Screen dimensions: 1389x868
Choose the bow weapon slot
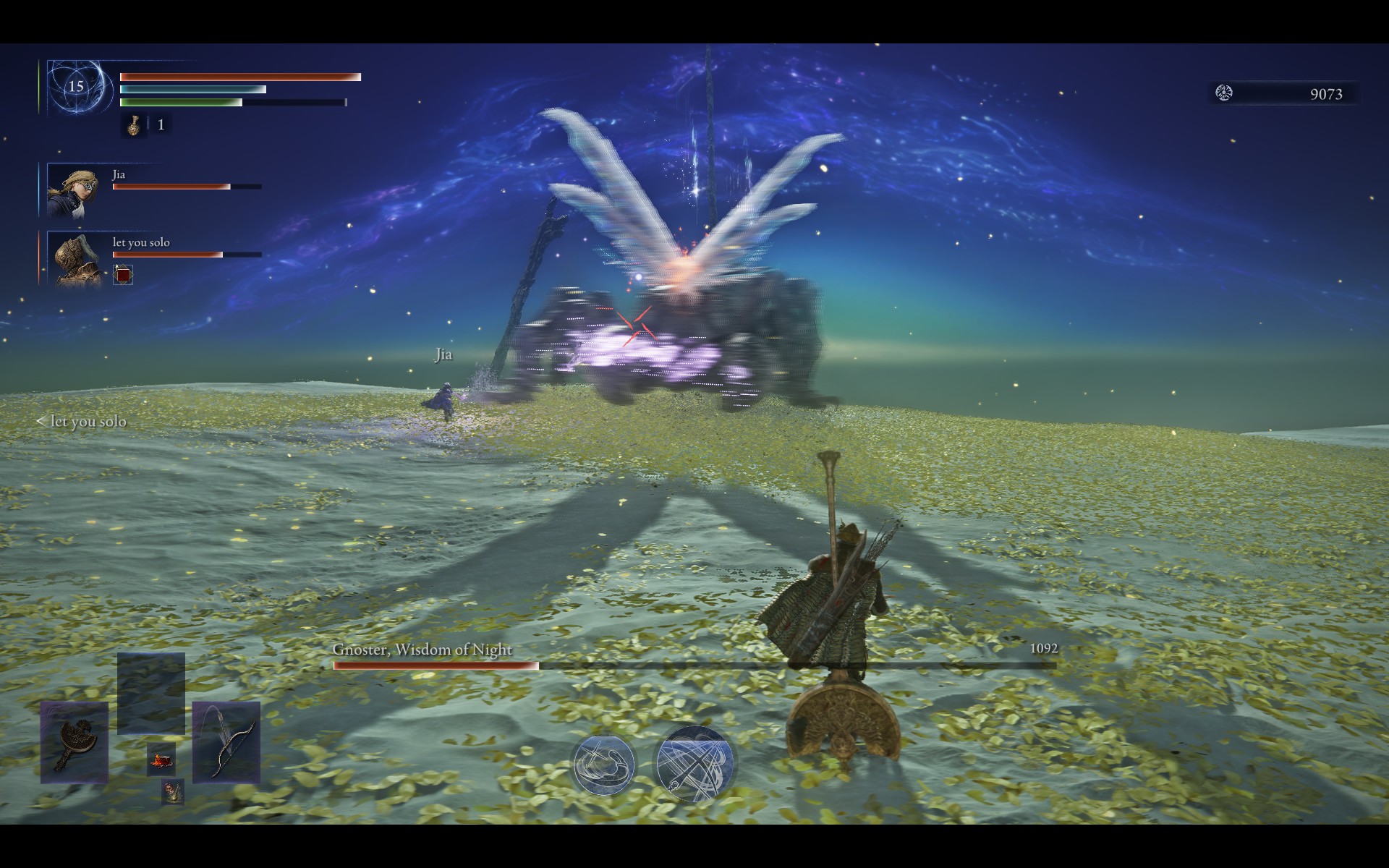point(226,741)
